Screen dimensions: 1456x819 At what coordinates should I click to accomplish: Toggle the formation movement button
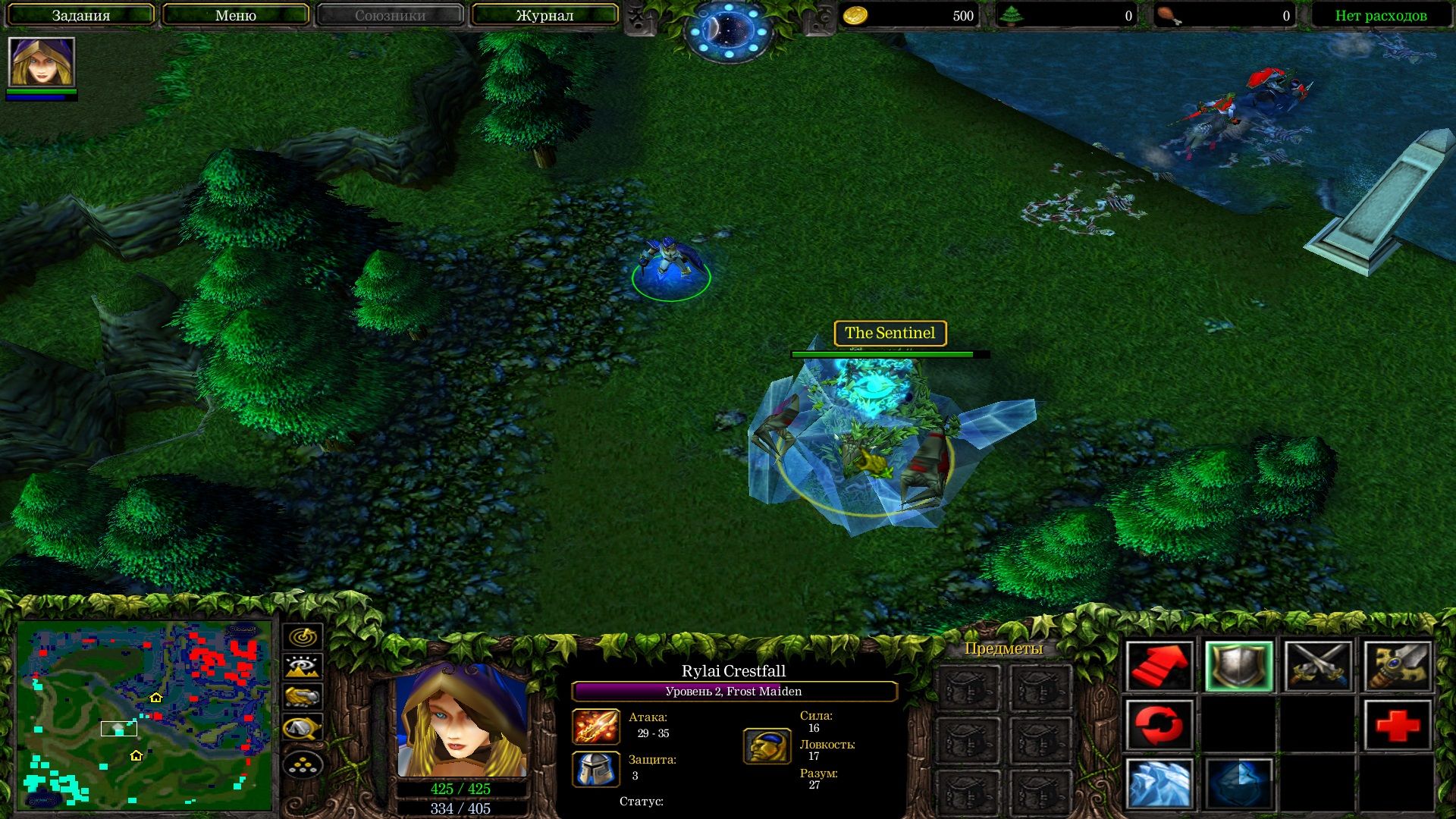click(303, 765)
